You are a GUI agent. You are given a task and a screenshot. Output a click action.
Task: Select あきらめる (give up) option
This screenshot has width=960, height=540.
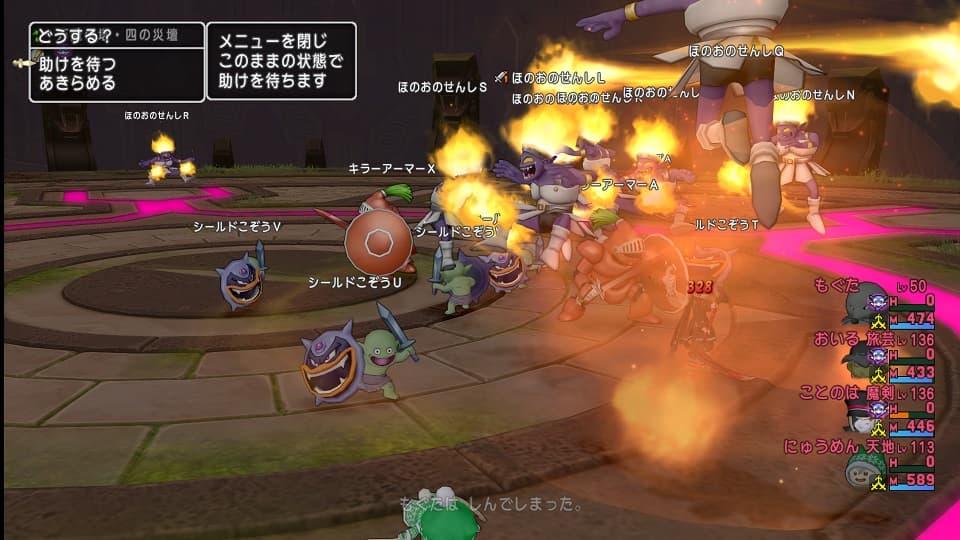point(77,83)
